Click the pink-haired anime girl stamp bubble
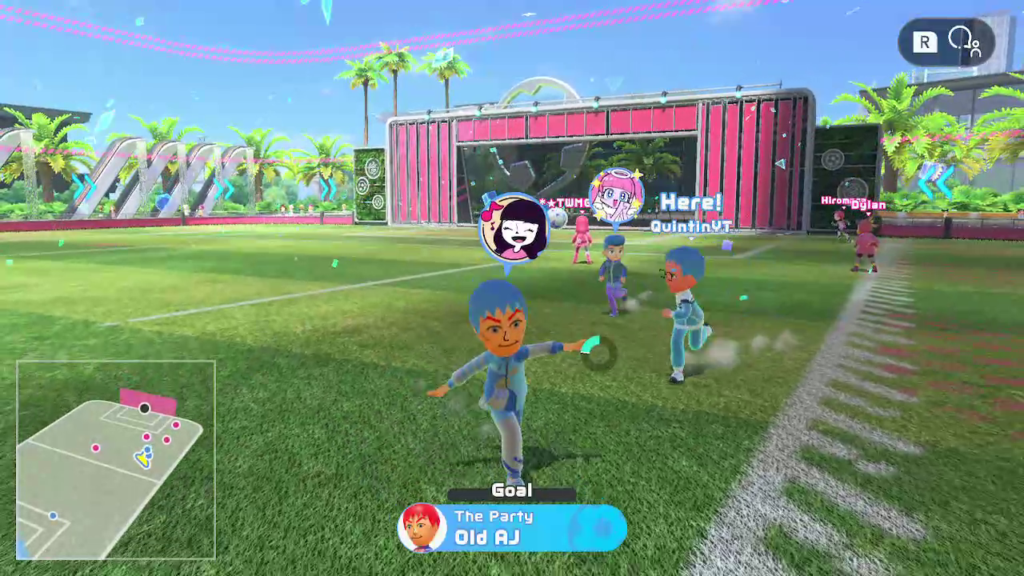Viewport: 1024px width, 576px height. 615,197
